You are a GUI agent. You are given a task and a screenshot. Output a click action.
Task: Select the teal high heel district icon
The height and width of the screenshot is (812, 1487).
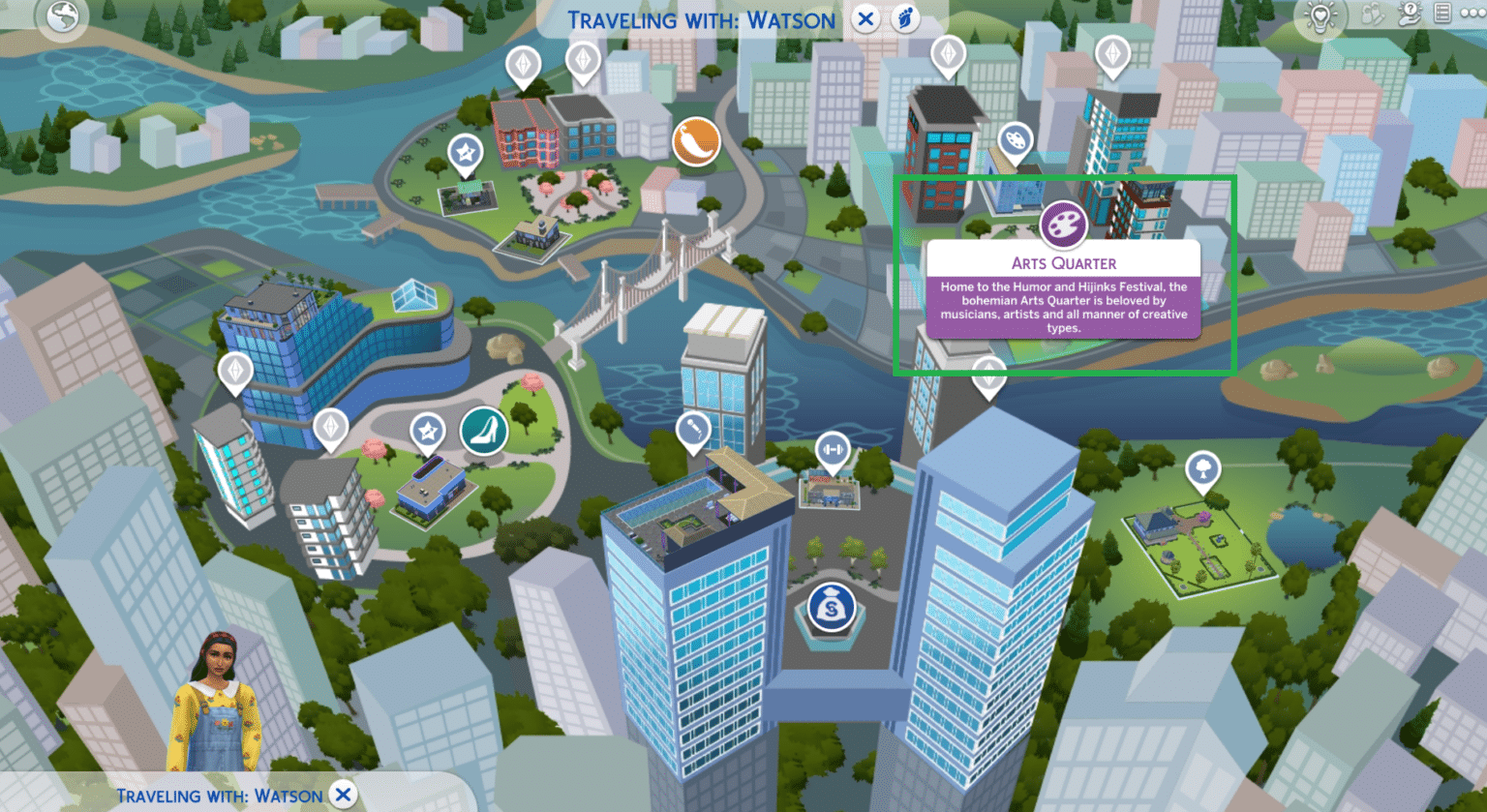pos(484,431)
